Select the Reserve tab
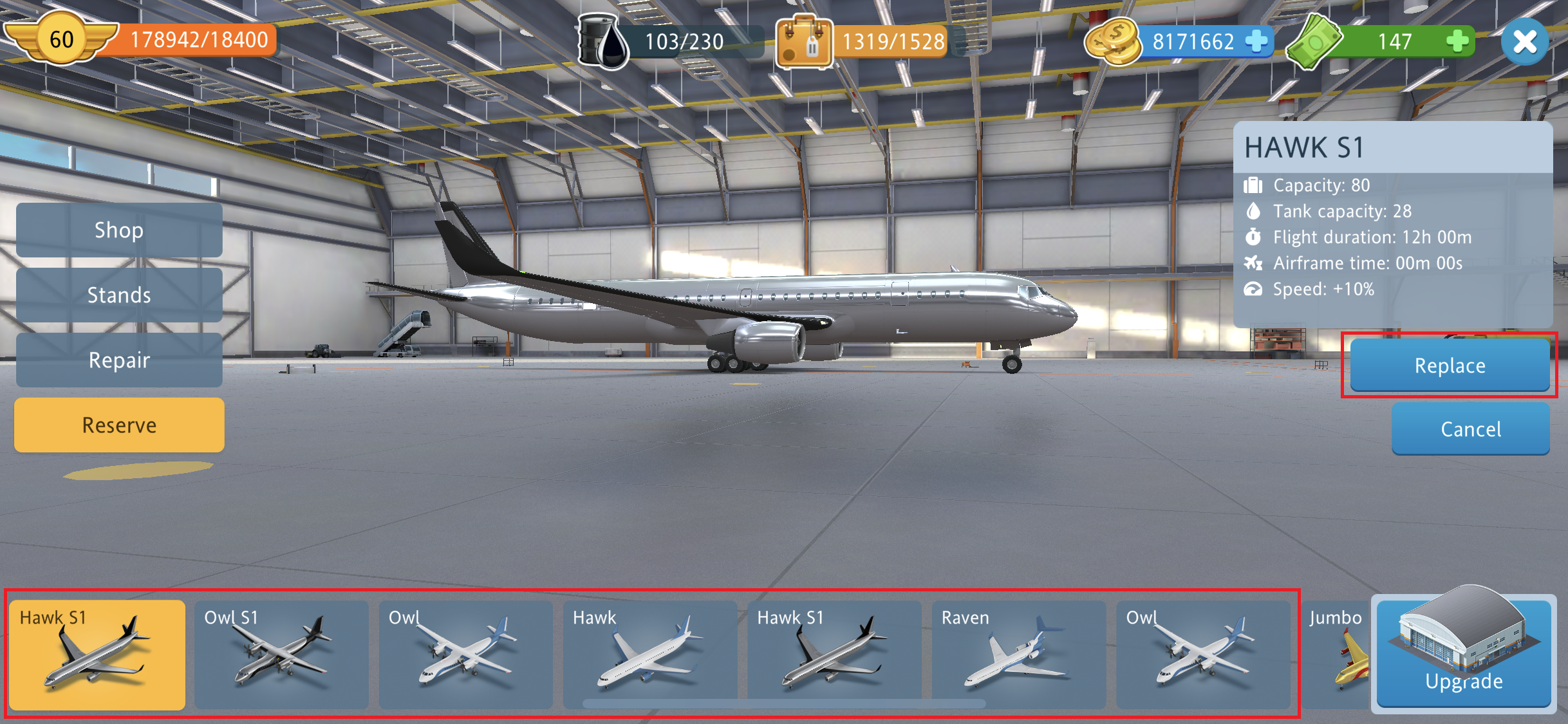 pyautogui.click(x=119, y=425)
